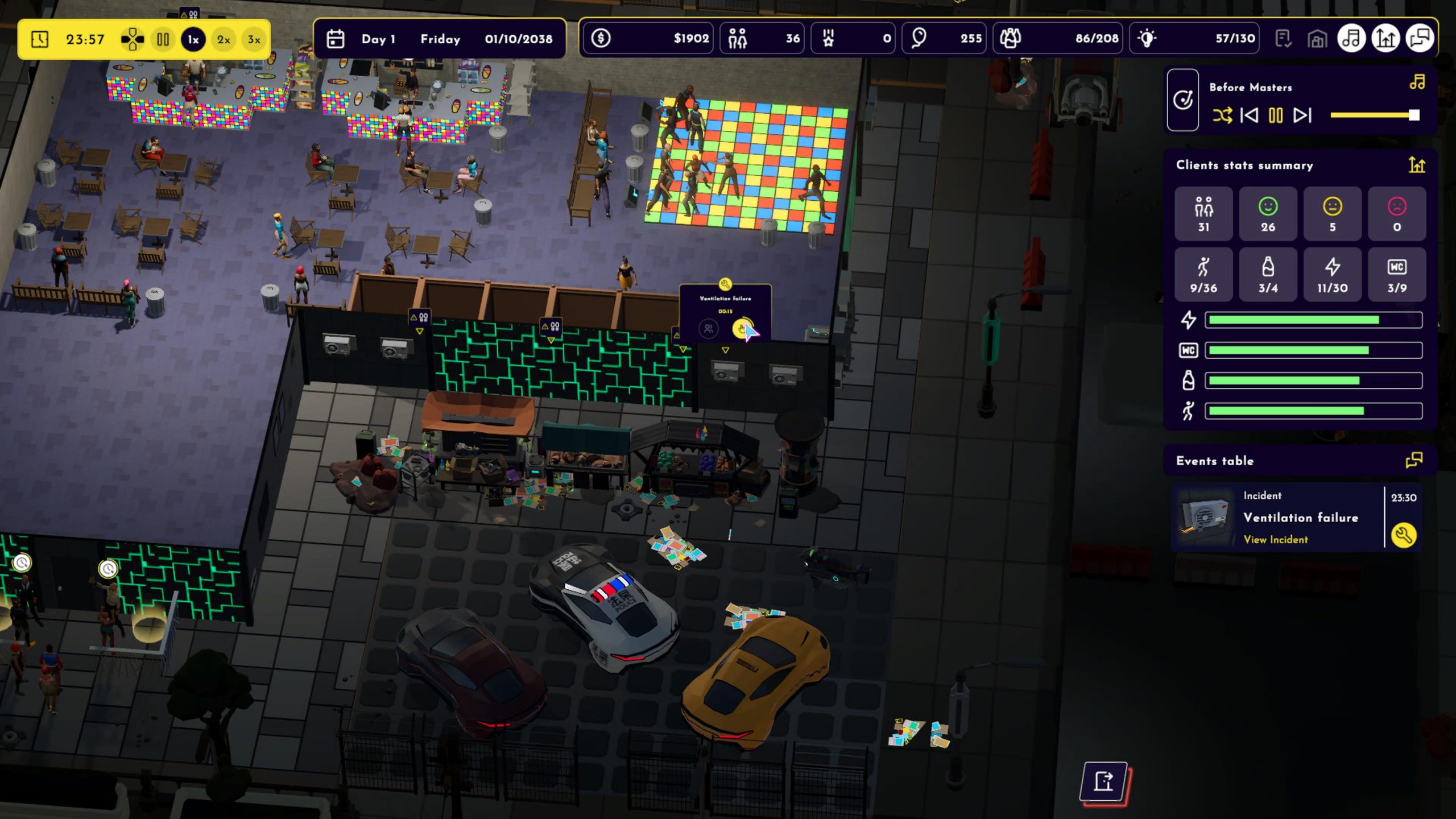
Task: Open the turntable icon in music player
Action: (x=1183, y=101)
